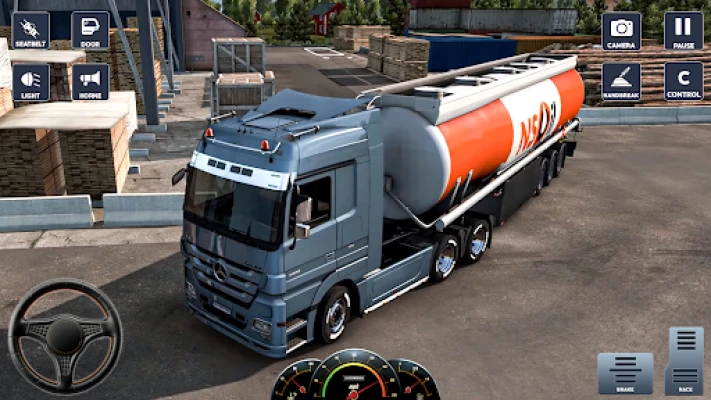Sound the Horn button
Screen dimensions: 711x400
pyautogui.click(x=90, y=82)
